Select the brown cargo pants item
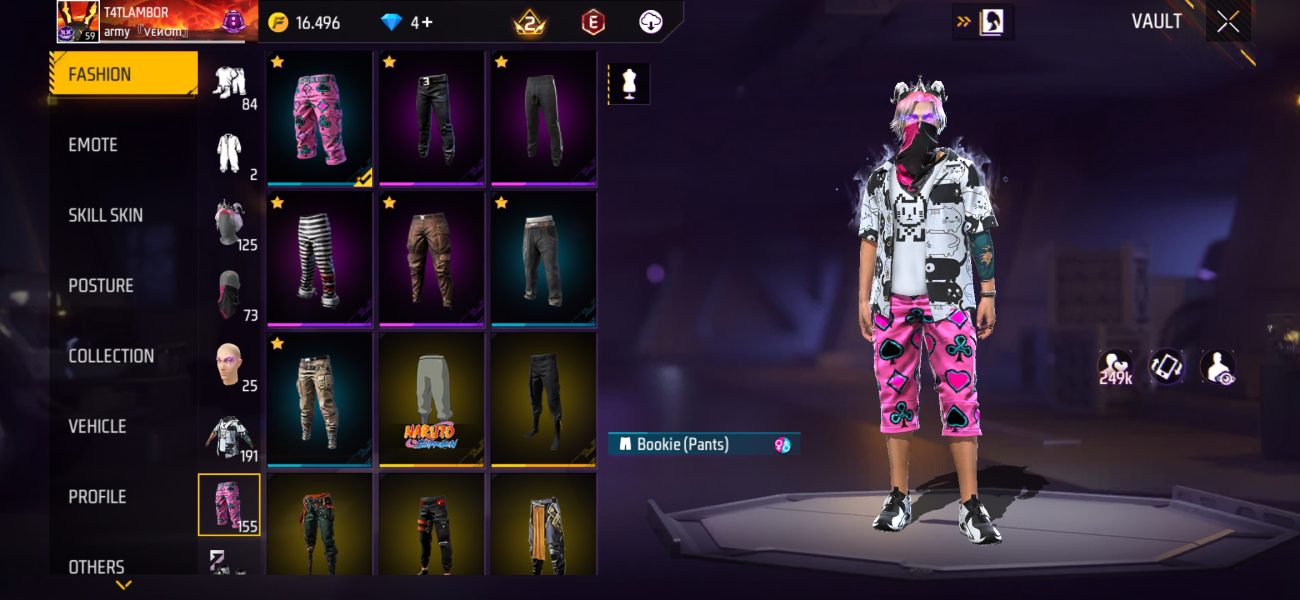This screenshot has width=1300, height=600. pos(432,258)
